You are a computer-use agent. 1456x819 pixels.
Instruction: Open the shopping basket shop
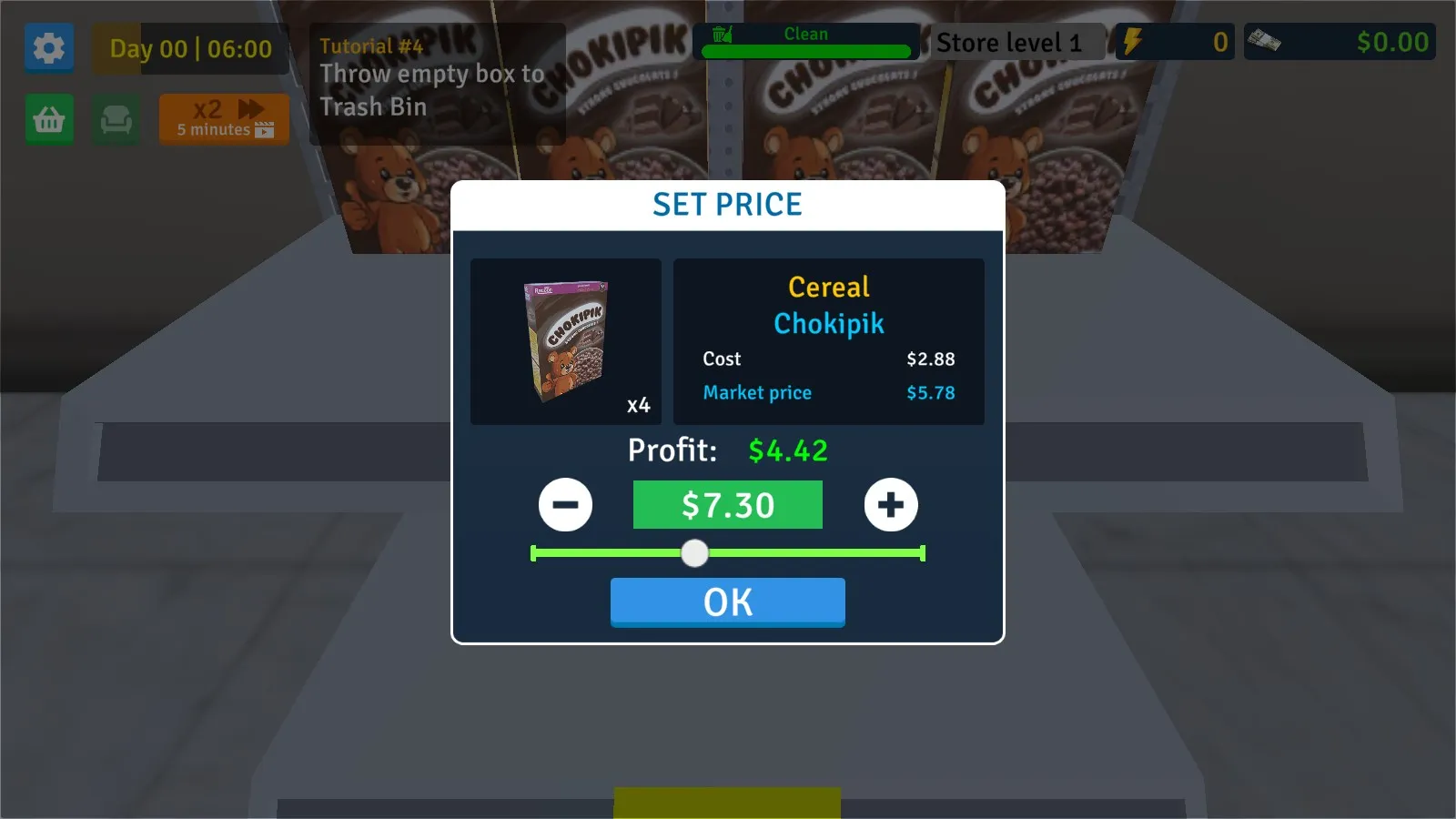pos(49,119)
